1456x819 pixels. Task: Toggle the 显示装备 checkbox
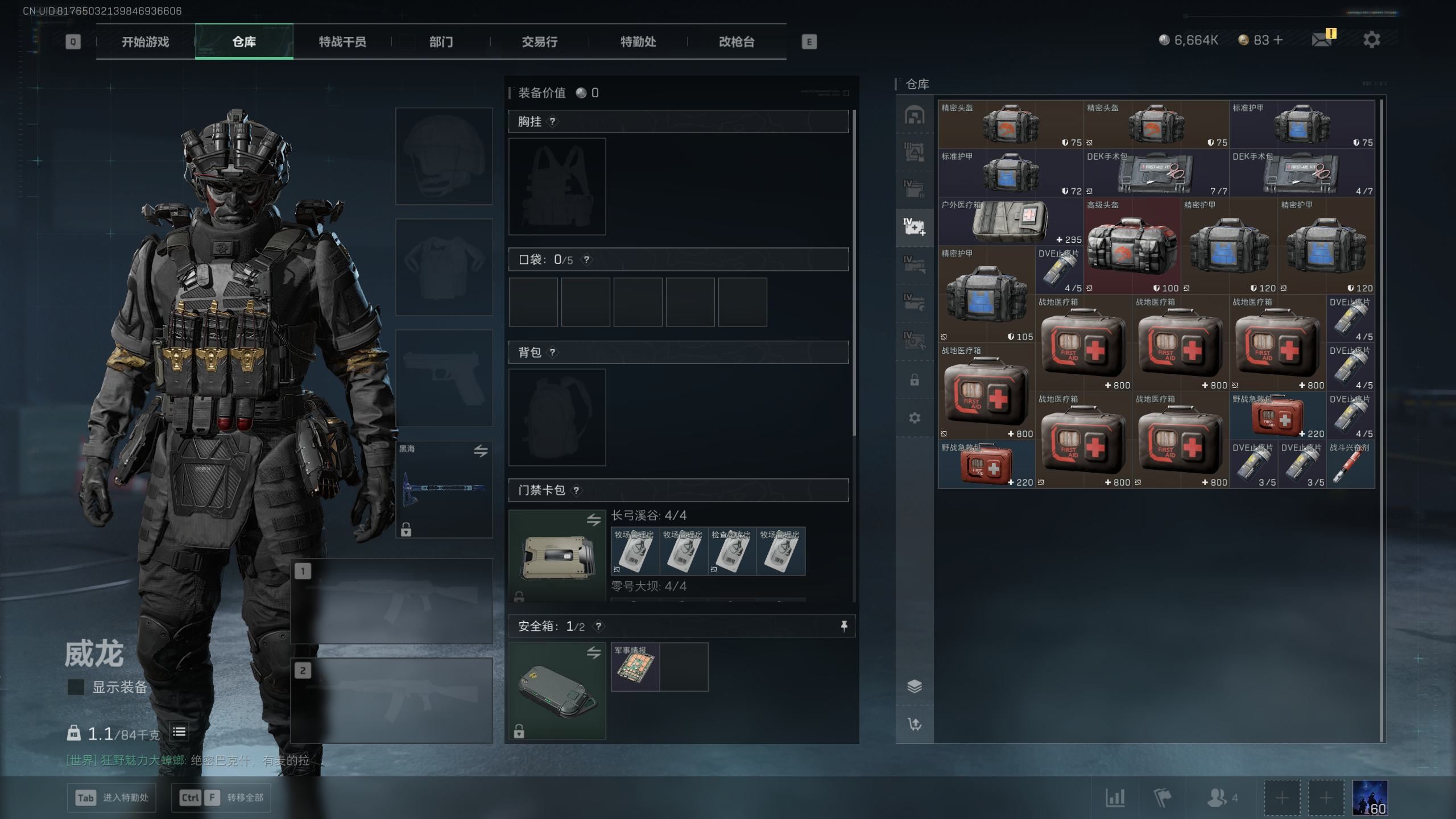(x=76, y=687)
